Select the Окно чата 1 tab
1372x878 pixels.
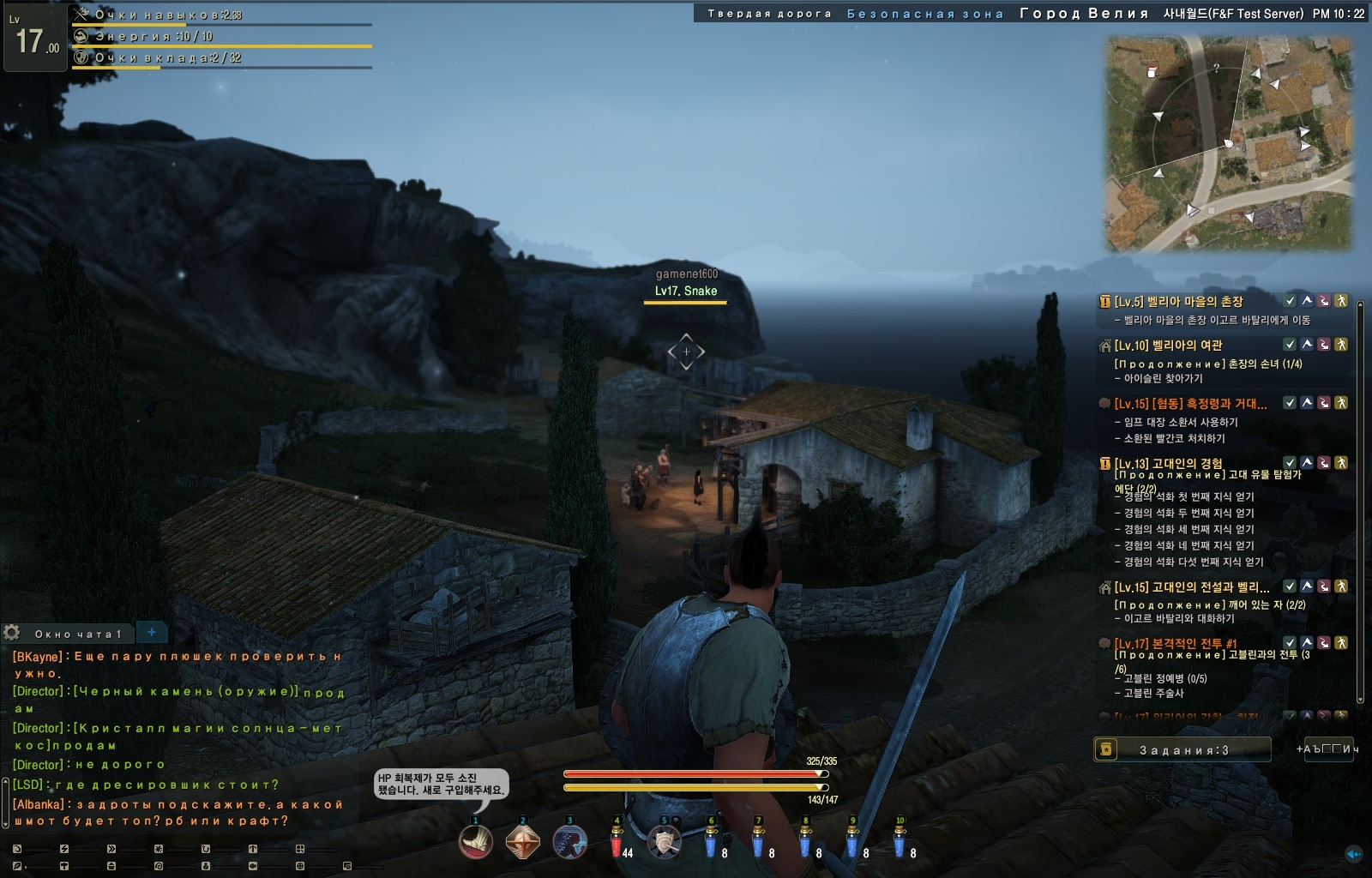click(x=78, y=634)
